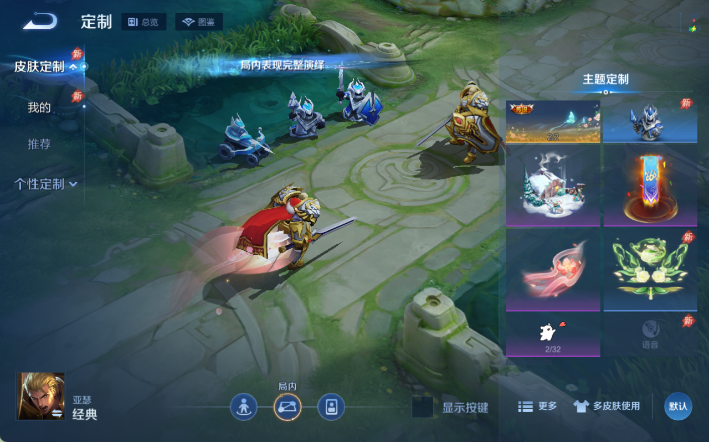Choose the glowing banner theme tile
Image resolution: width=709 pixels, height=442 pixels.
(x=650, y=186)
